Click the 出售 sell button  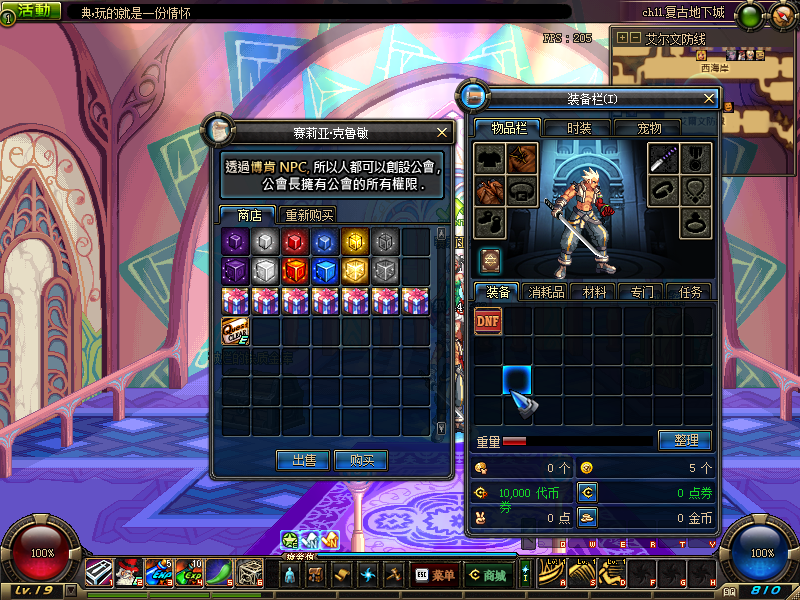[x=303, y=460]
